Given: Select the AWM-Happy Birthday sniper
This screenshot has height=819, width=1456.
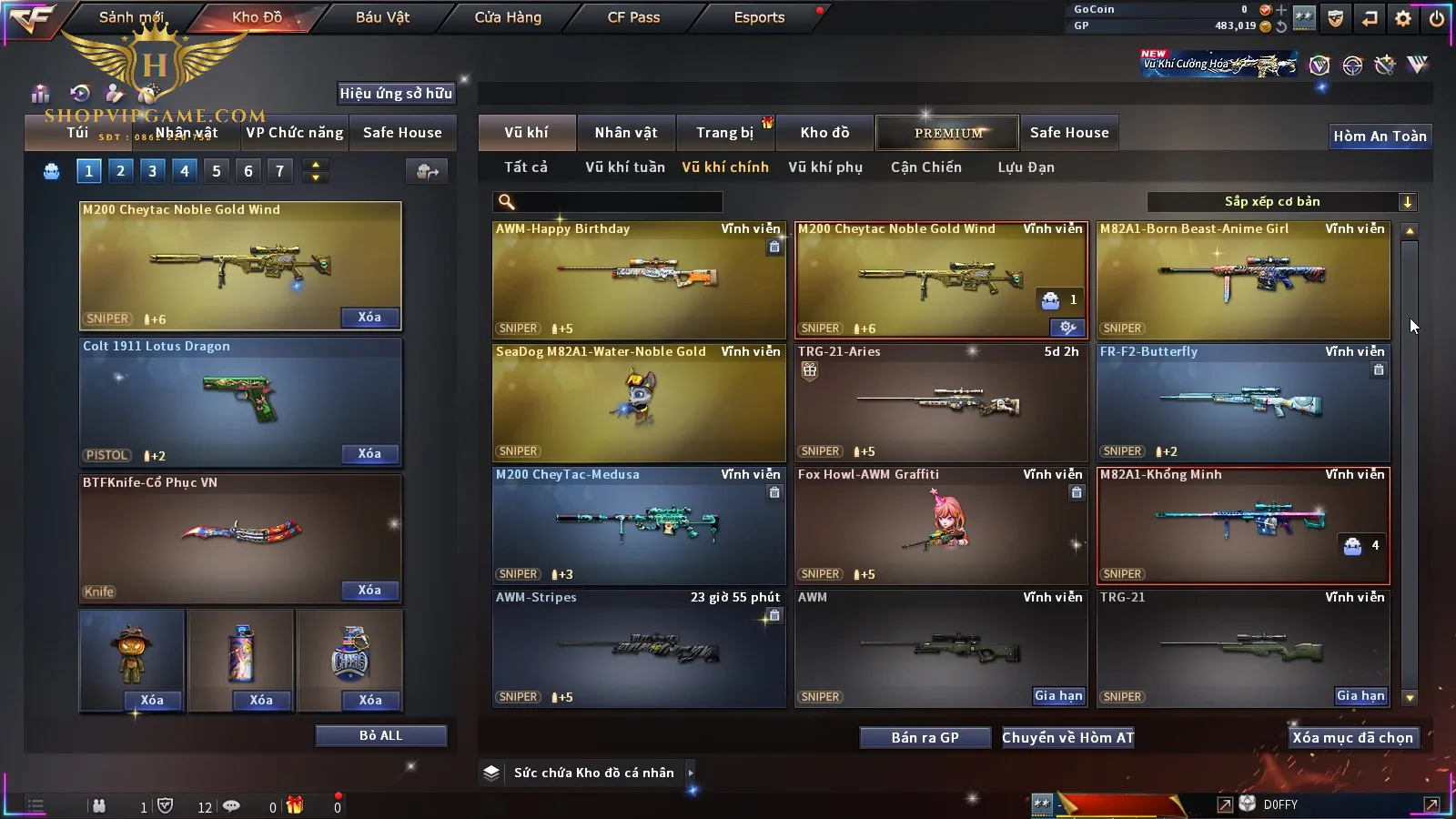Looking at the screenshot, I should pyautogui.click(x=639, y=279).
